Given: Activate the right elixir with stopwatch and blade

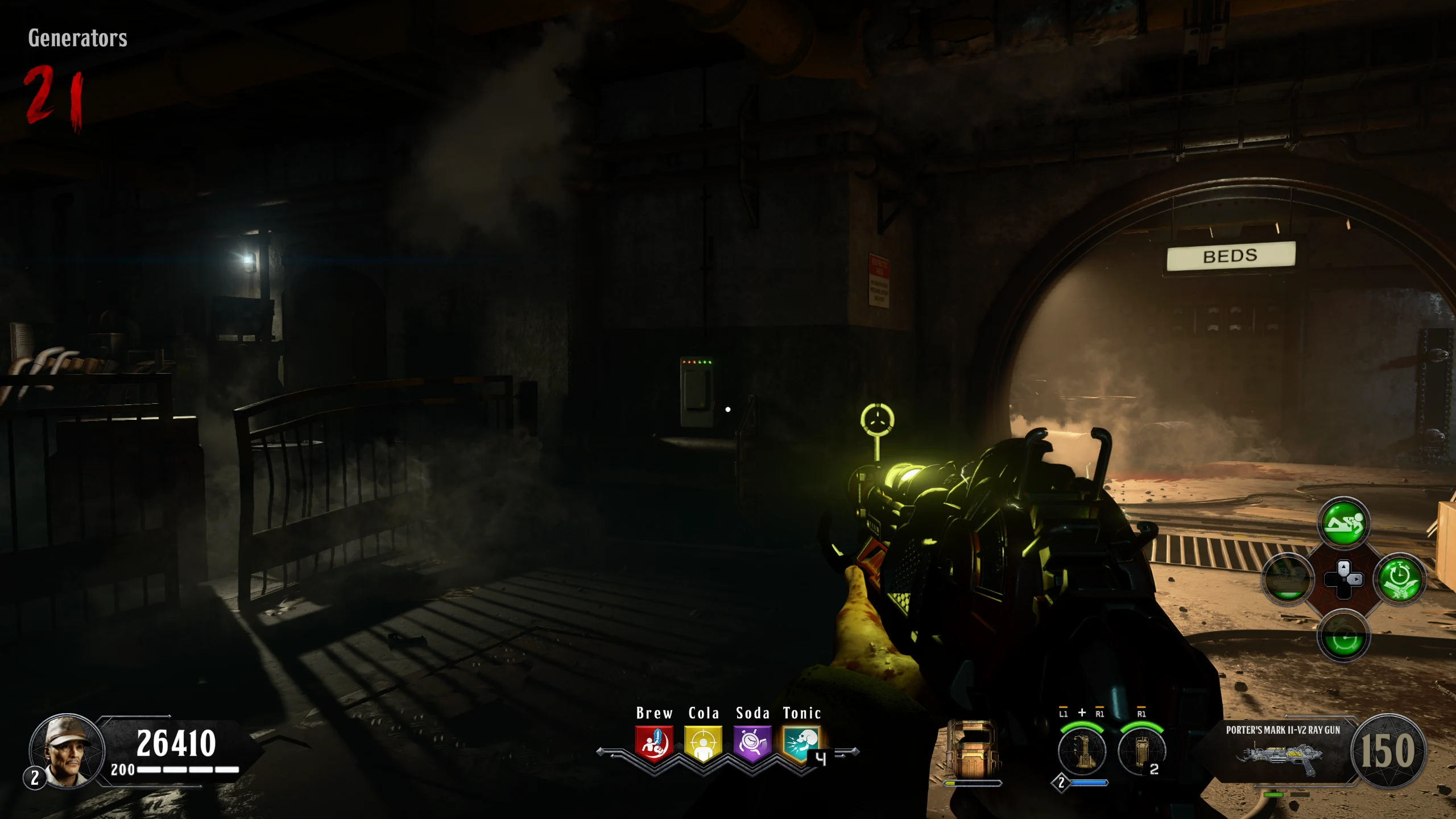Looking at the screenshot, I should click(x=1400, y=580).
